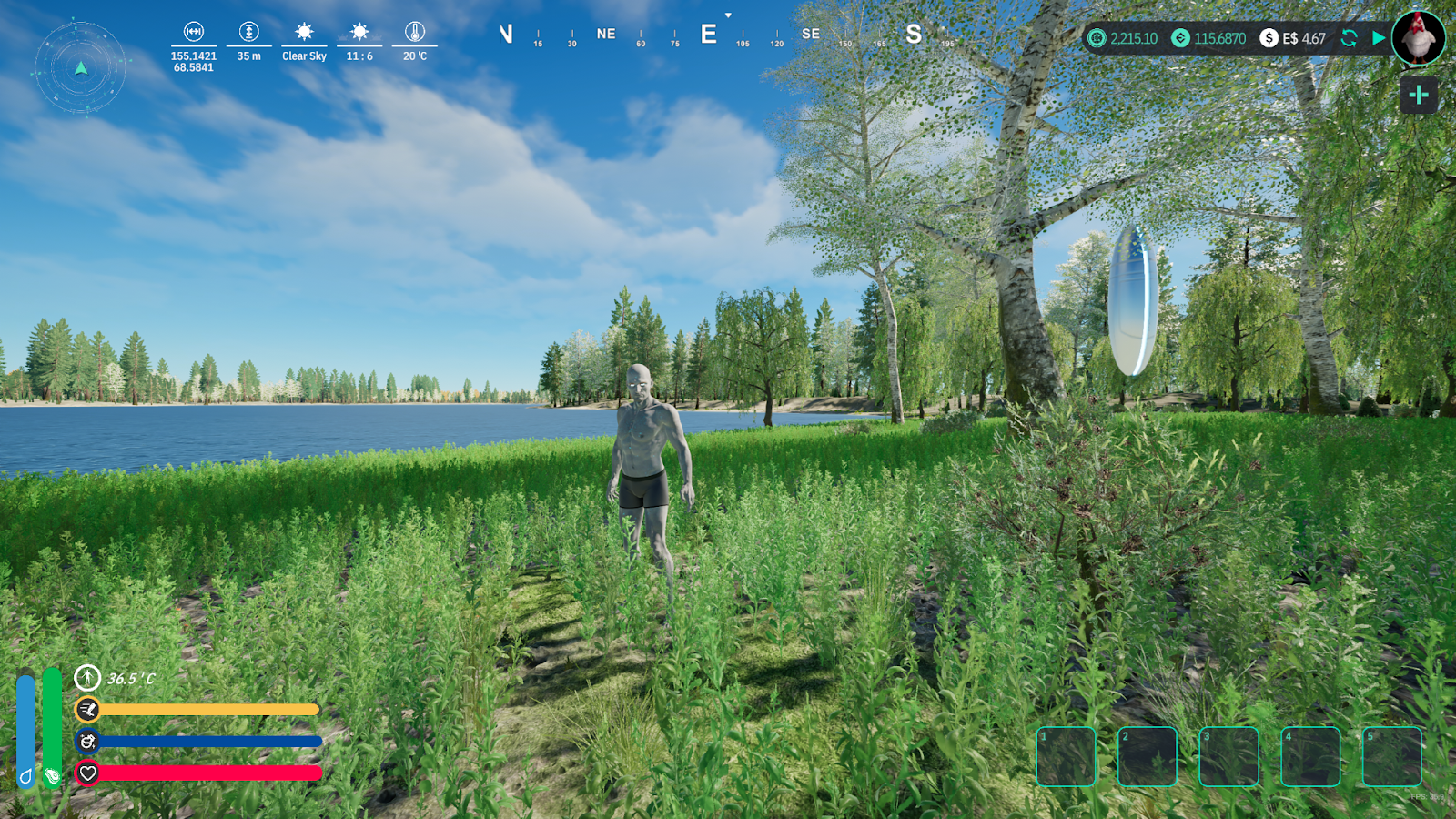Refresh balances with the circular arrows icon
1456x819 pixels.
coord(1350,38)
